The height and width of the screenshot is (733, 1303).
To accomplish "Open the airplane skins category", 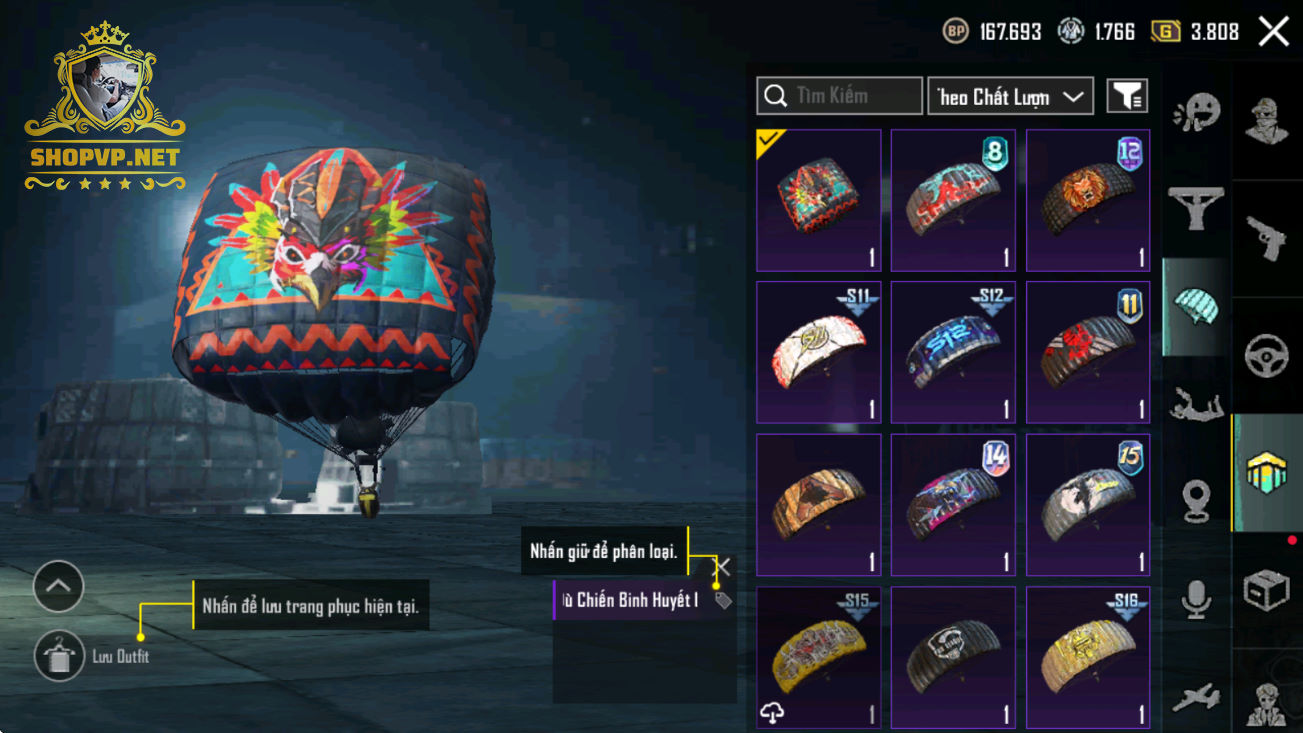I will click(x=1196, y=698).
